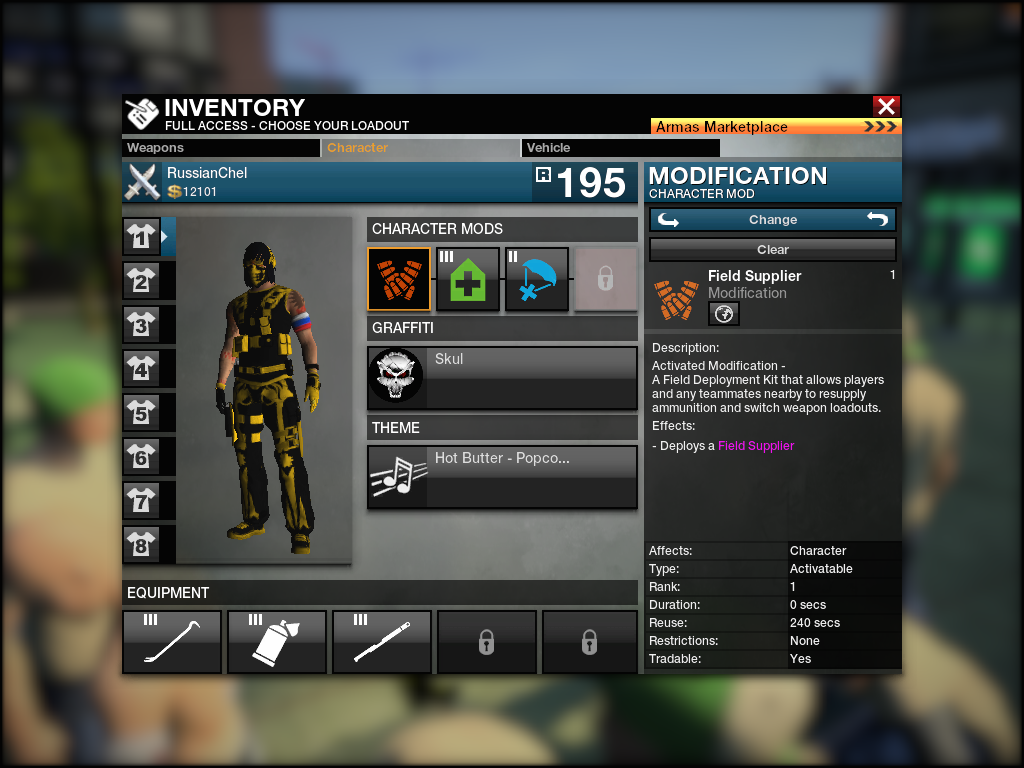
Task: Select the green medical cross mod slot
Action: tap(468, 280)
